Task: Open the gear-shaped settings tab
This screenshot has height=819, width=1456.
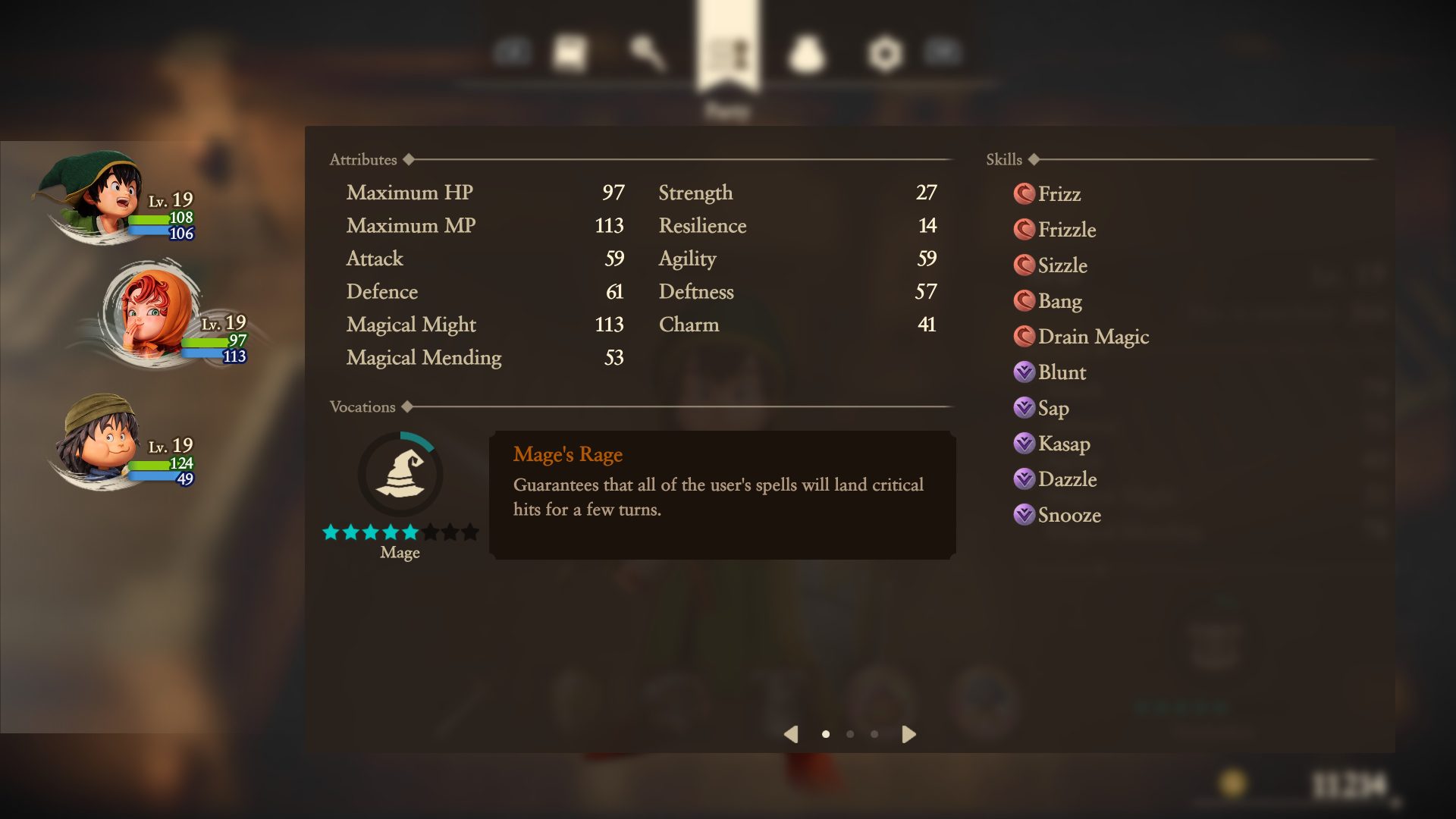Action: click(885, 54)
